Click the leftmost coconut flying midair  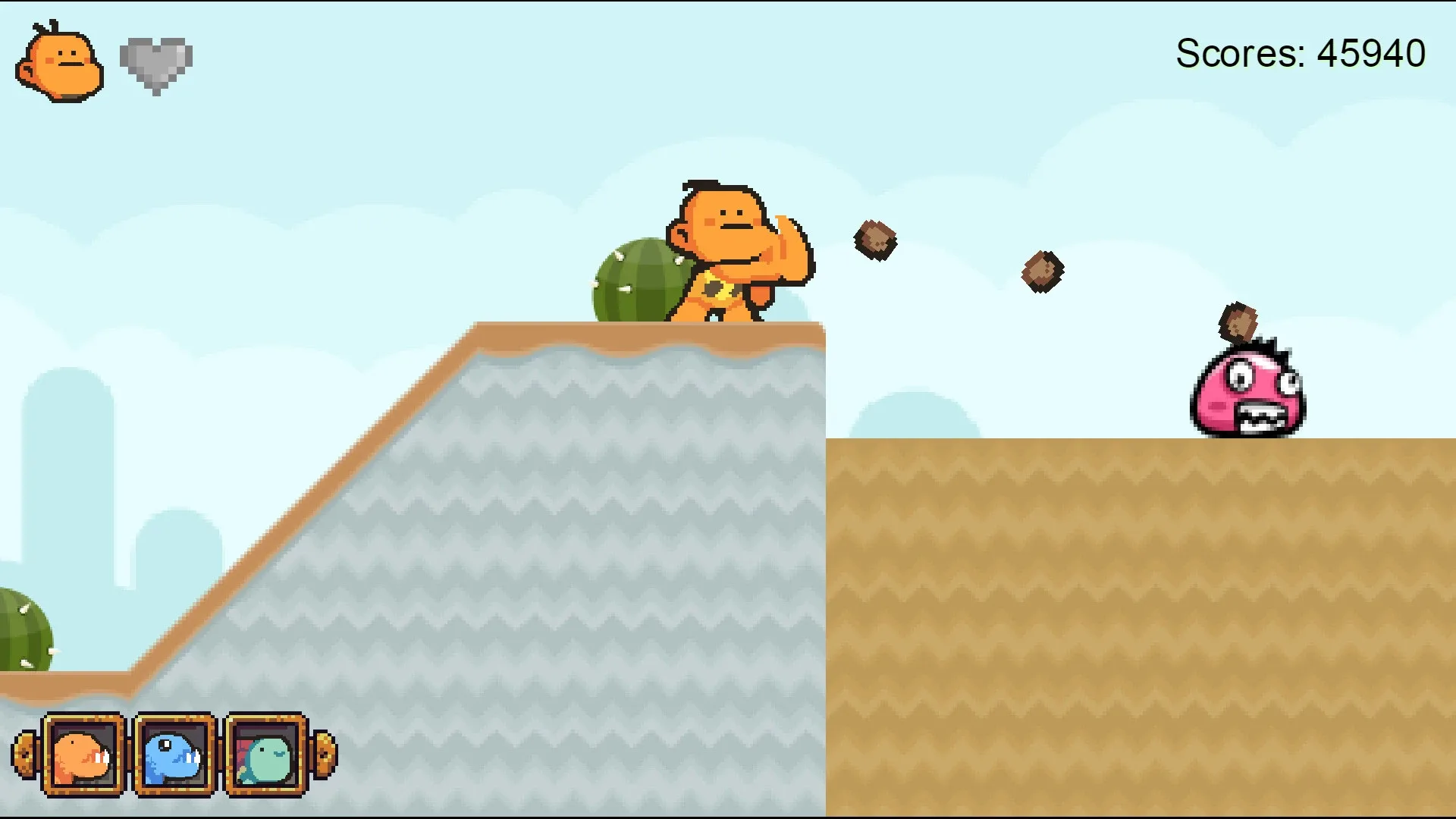(x=877, y=240)
